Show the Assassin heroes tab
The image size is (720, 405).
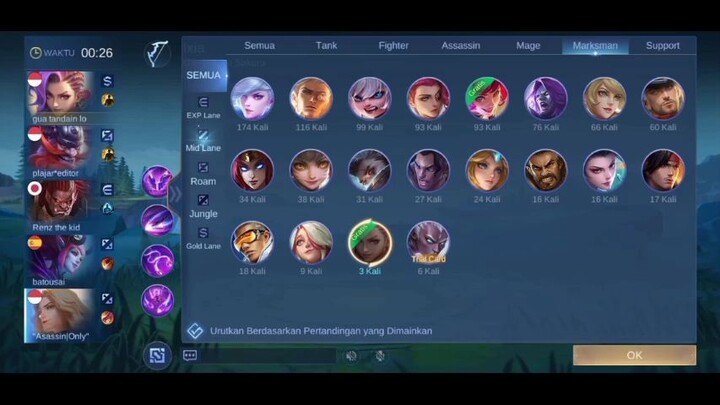pos(460,45)
